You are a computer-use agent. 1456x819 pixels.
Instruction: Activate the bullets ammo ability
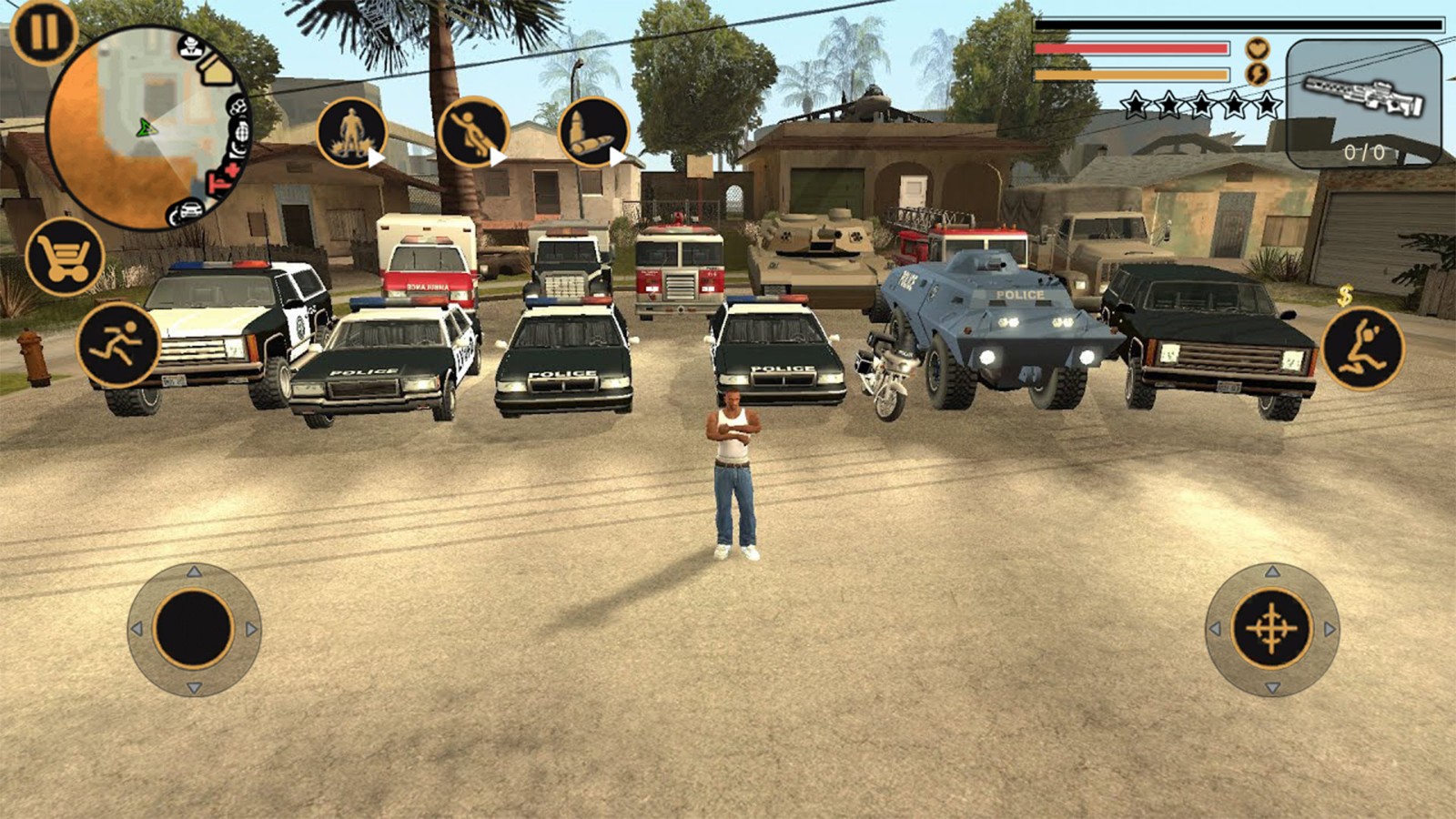pyautogui.click(x=592, y=133)
